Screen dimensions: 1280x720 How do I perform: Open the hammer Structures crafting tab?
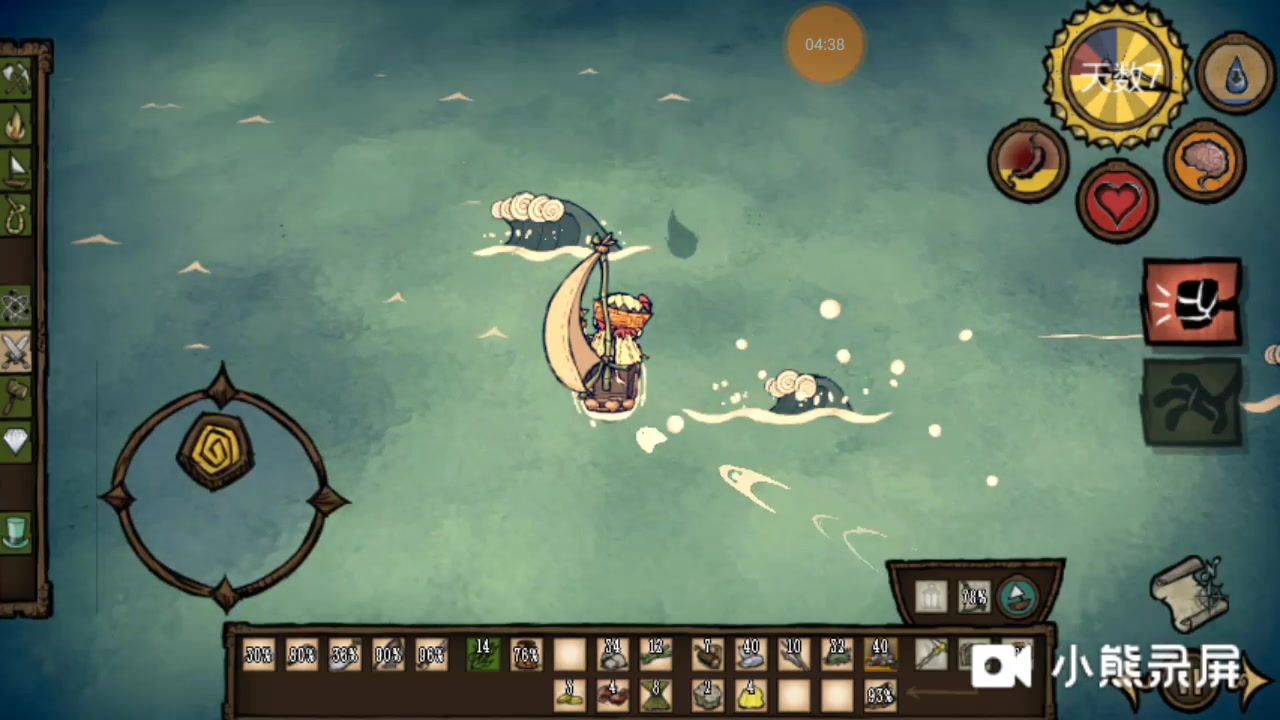coord(17,396)
